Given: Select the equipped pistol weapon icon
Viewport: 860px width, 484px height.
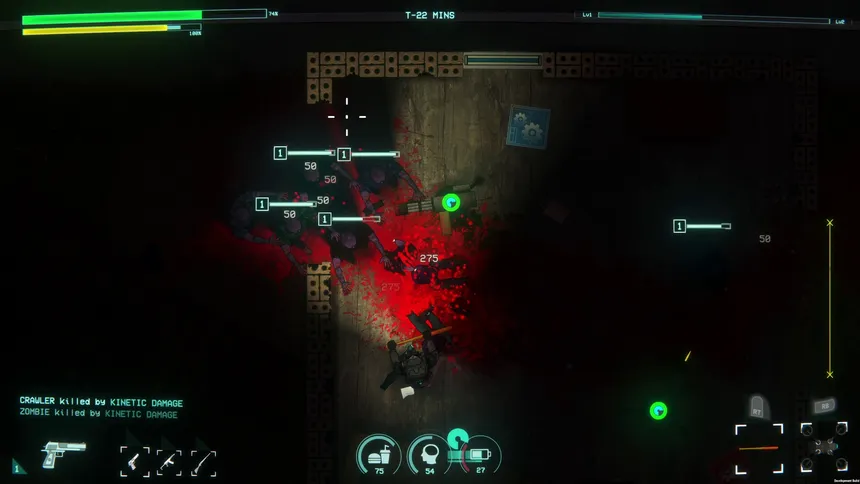Looking at the screenshot, I should tap(63, 455).
